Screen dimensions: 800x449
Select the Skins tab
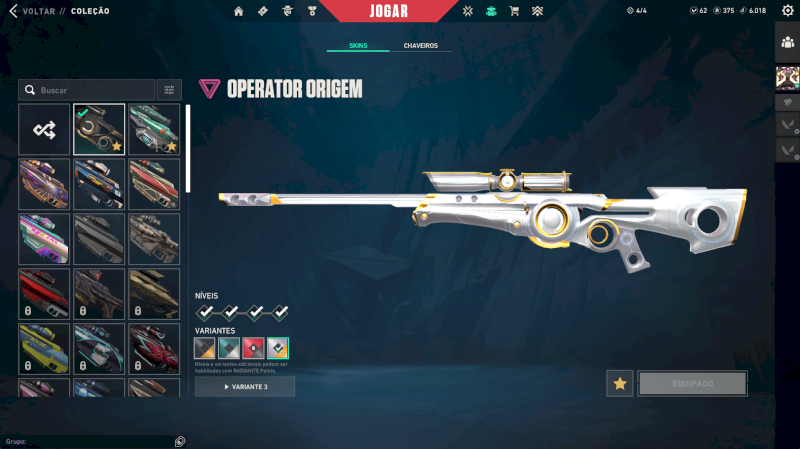pos(358,46)
